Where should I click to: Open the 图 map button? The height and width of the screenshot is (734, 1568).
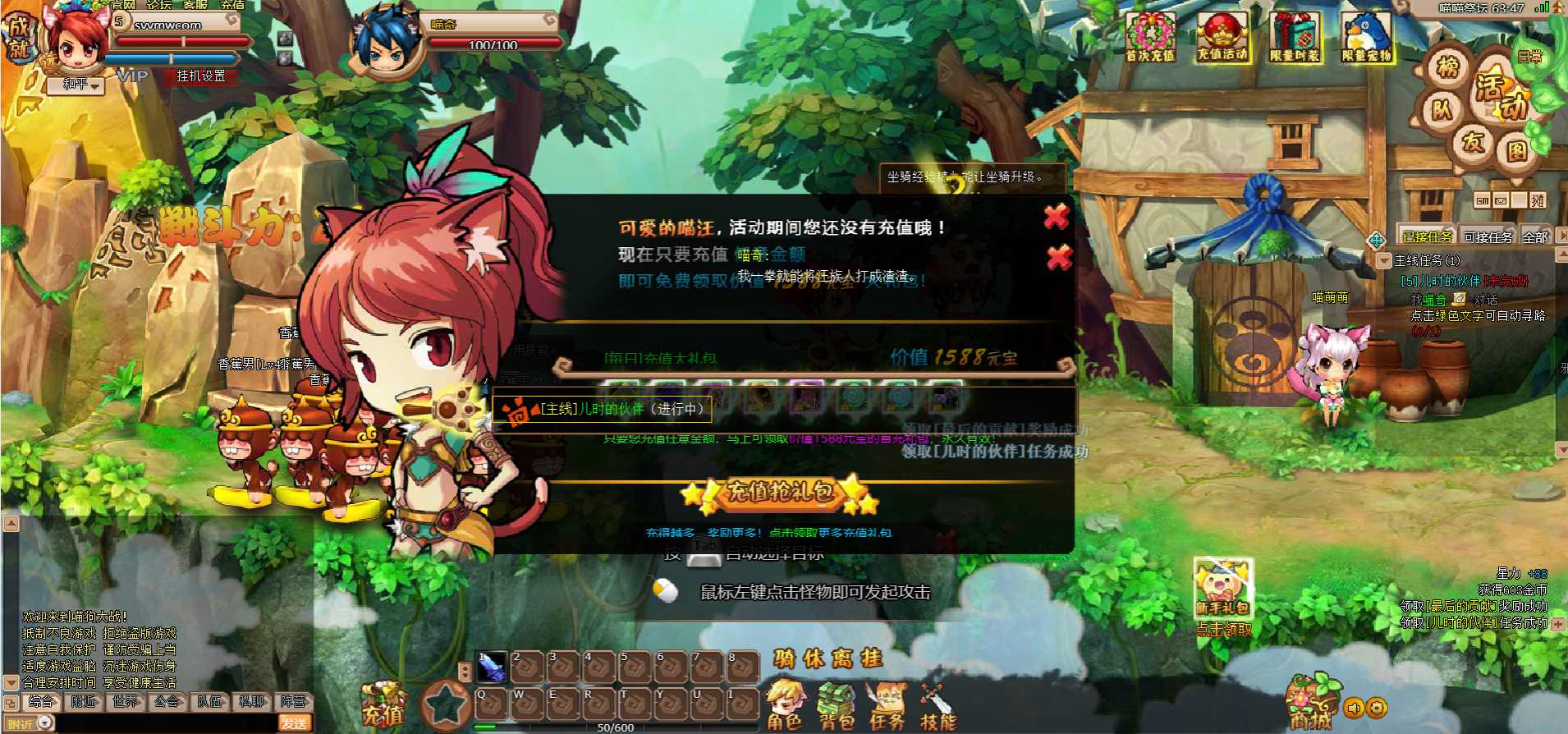pos(1516,151)
